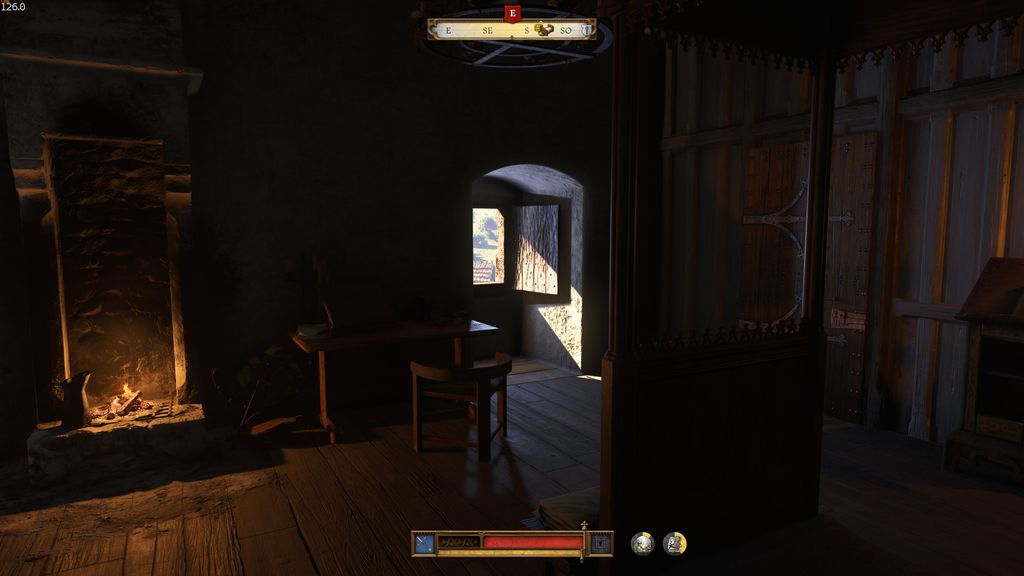The width and height of the screenshot is (1024, 576).
Task: Open the first round status effect icon
Action: click(x=643, y=543)
